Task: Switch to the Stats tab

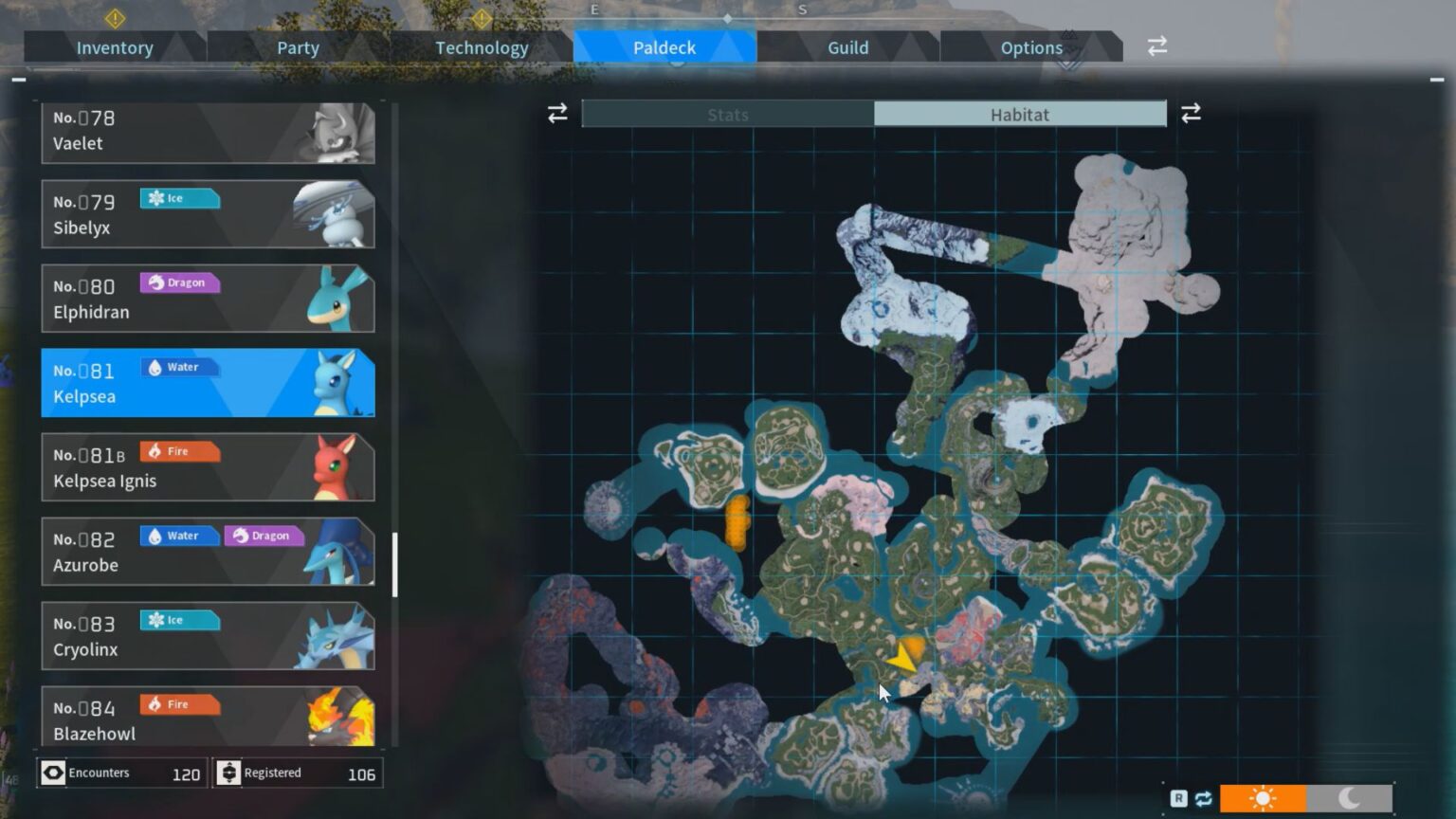Action: click(727, 115)
